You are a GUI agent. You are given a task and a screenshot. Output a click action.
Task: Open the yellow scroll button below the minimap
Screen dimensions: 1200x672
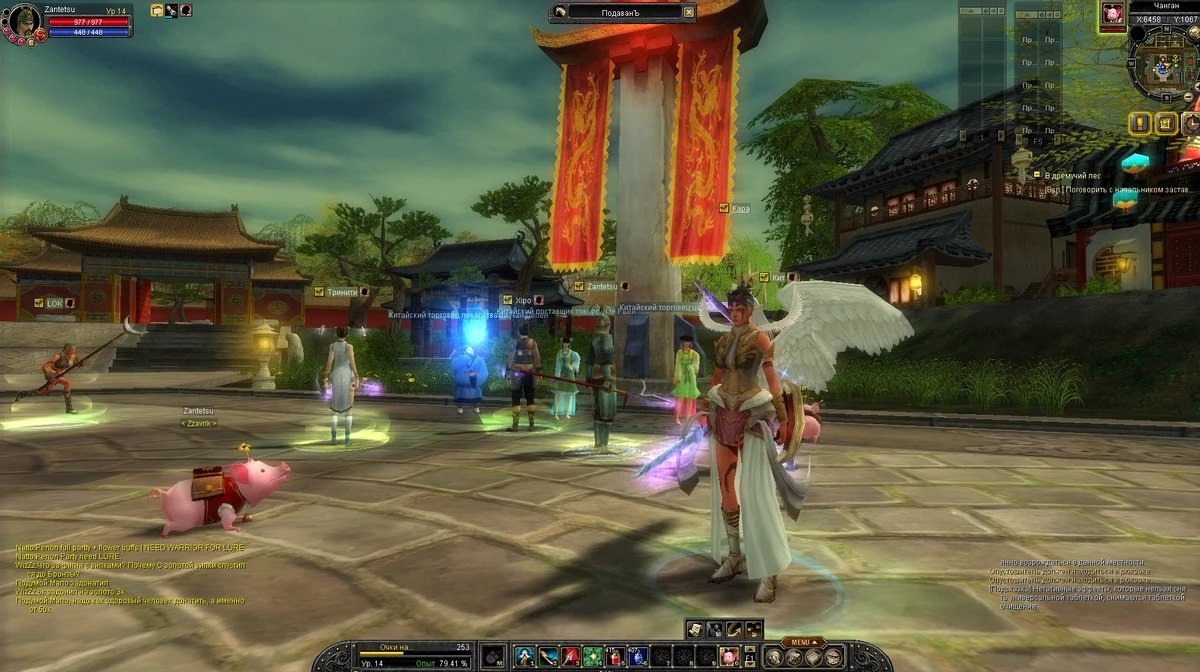point(1165,123)
